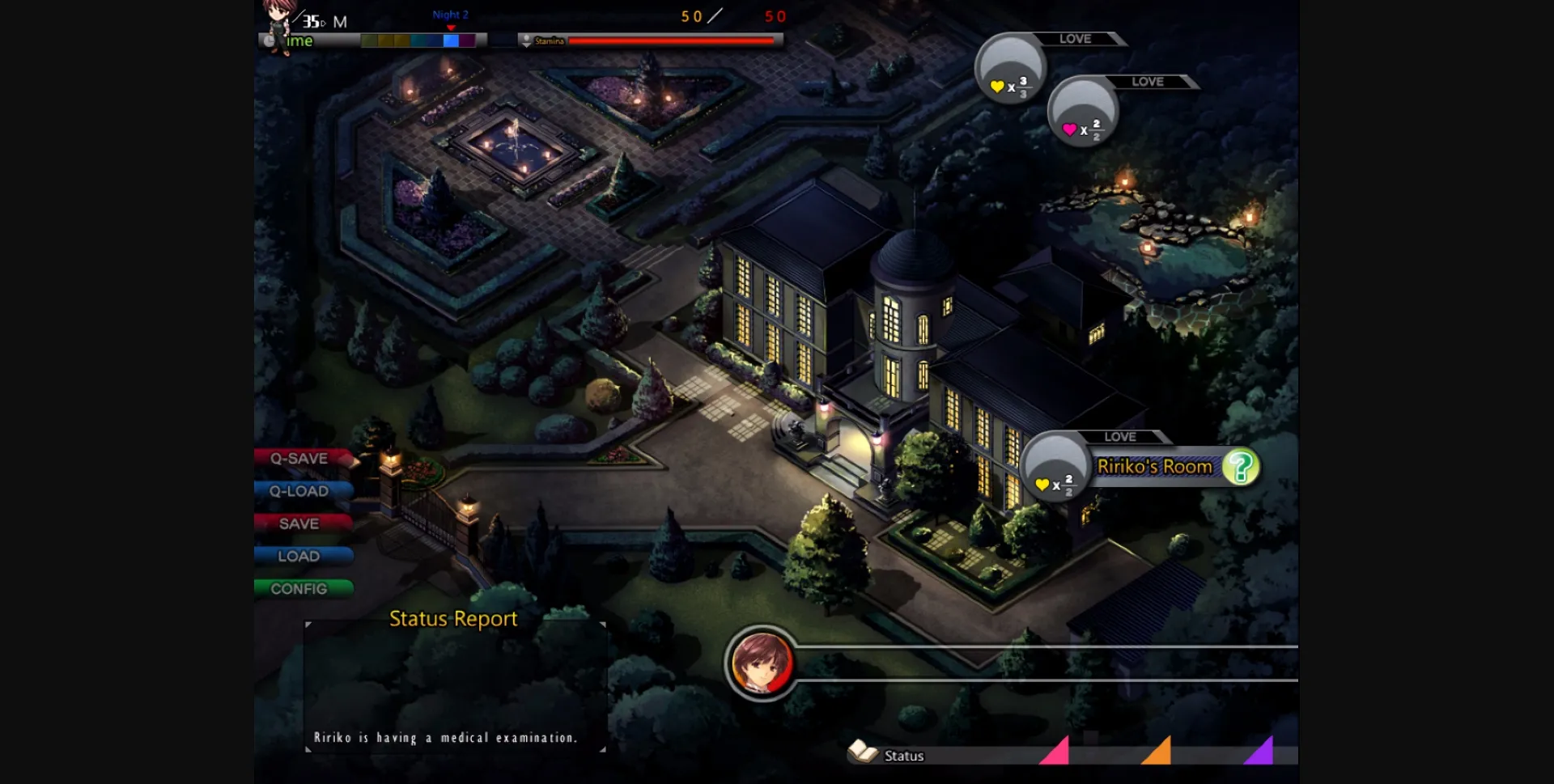Choose the LOVE bubble with pink heart
1554x784 pixels.
click(x=1083, y=112)
